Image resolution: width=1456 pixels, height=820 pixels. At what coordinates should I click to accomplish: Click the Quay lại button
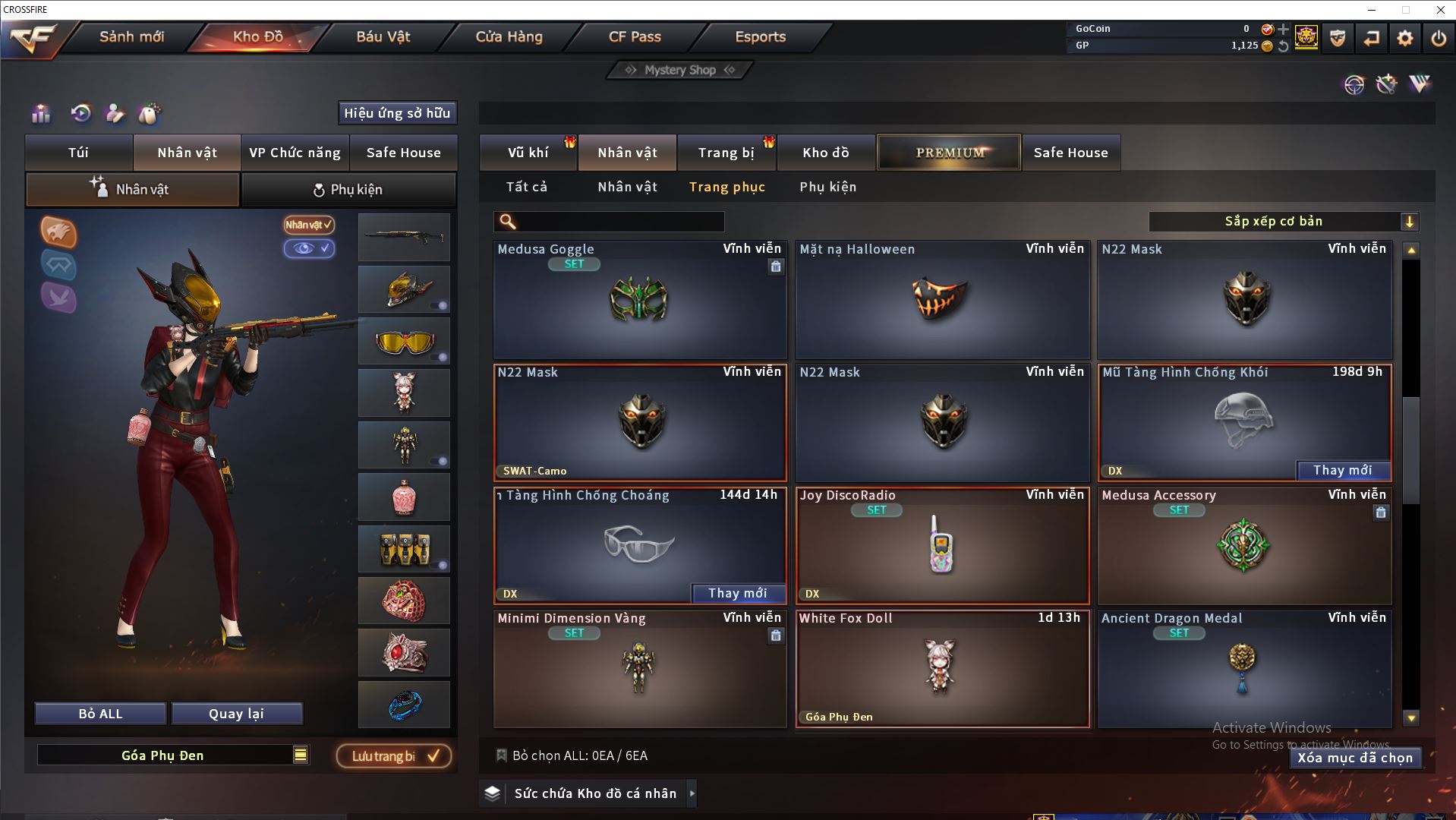click(x=236, y=714)
